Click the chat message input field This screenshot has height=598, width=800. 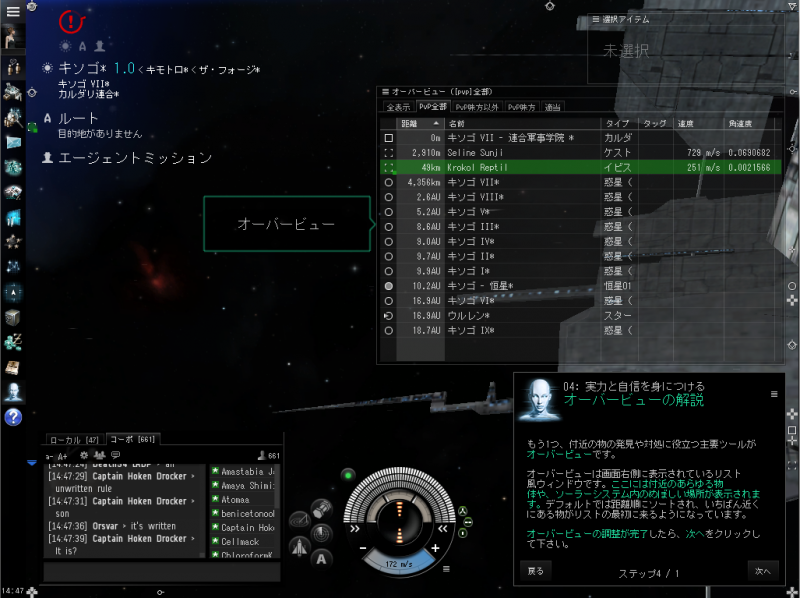point(160,571)
